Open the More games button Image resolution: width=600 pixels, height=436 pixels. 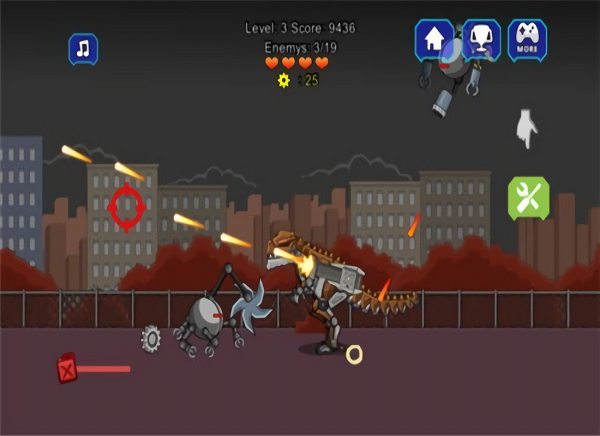point(527,40)
